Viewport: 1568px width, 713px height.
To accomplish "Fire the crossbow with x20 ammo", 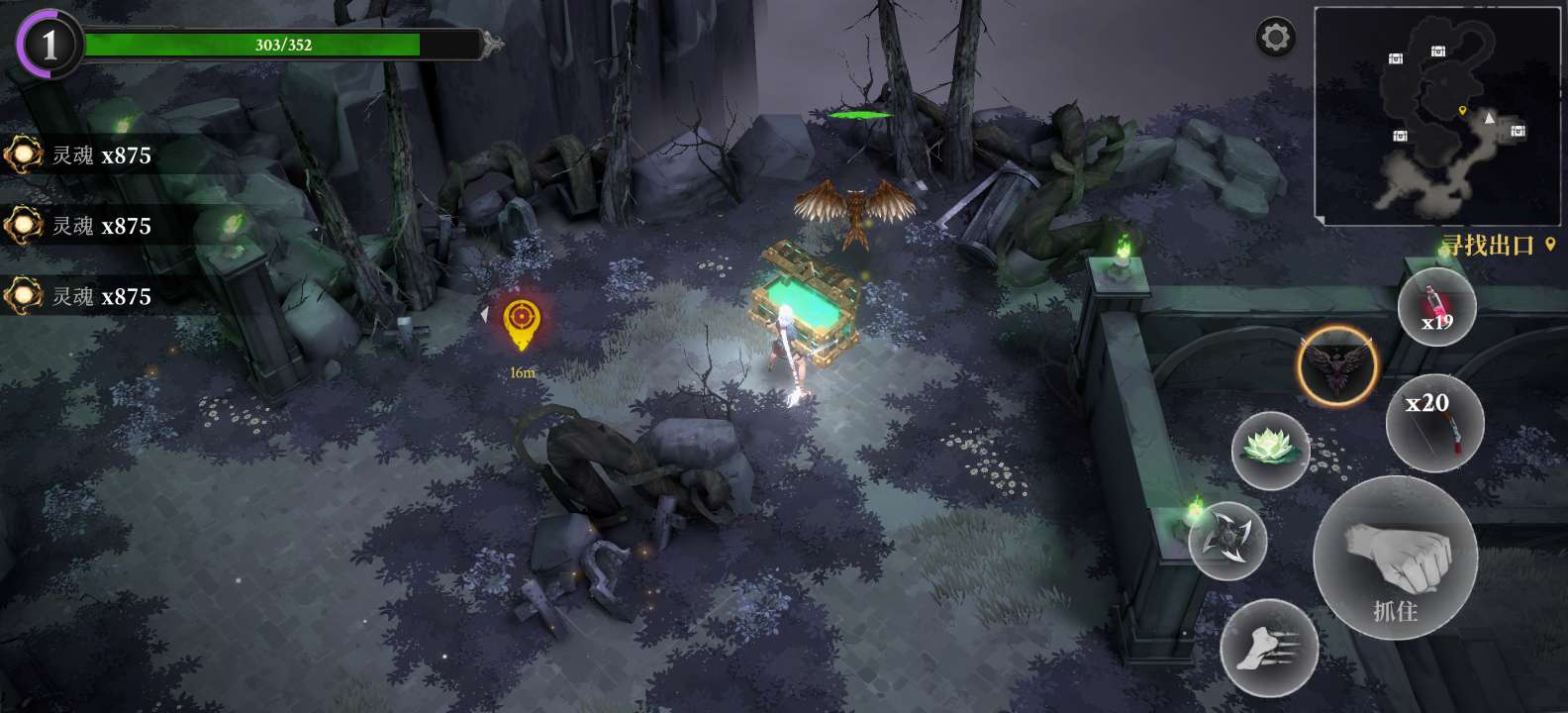I will coord(1437,422).
